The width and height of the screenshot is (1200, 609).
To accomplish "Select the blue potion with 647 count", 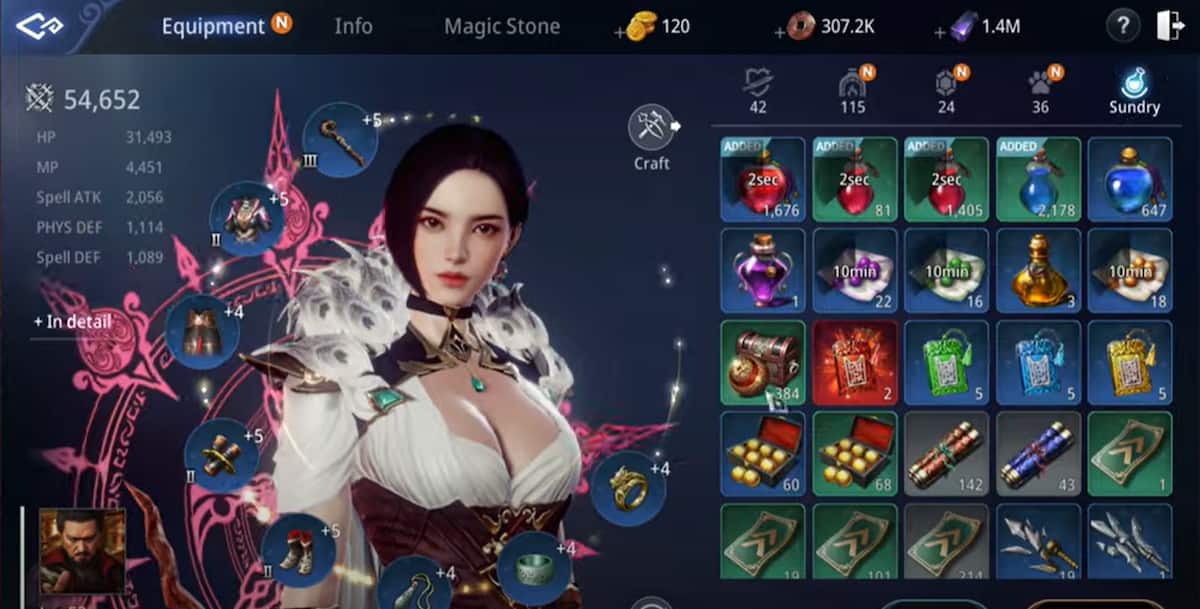I will point(1129,179).
